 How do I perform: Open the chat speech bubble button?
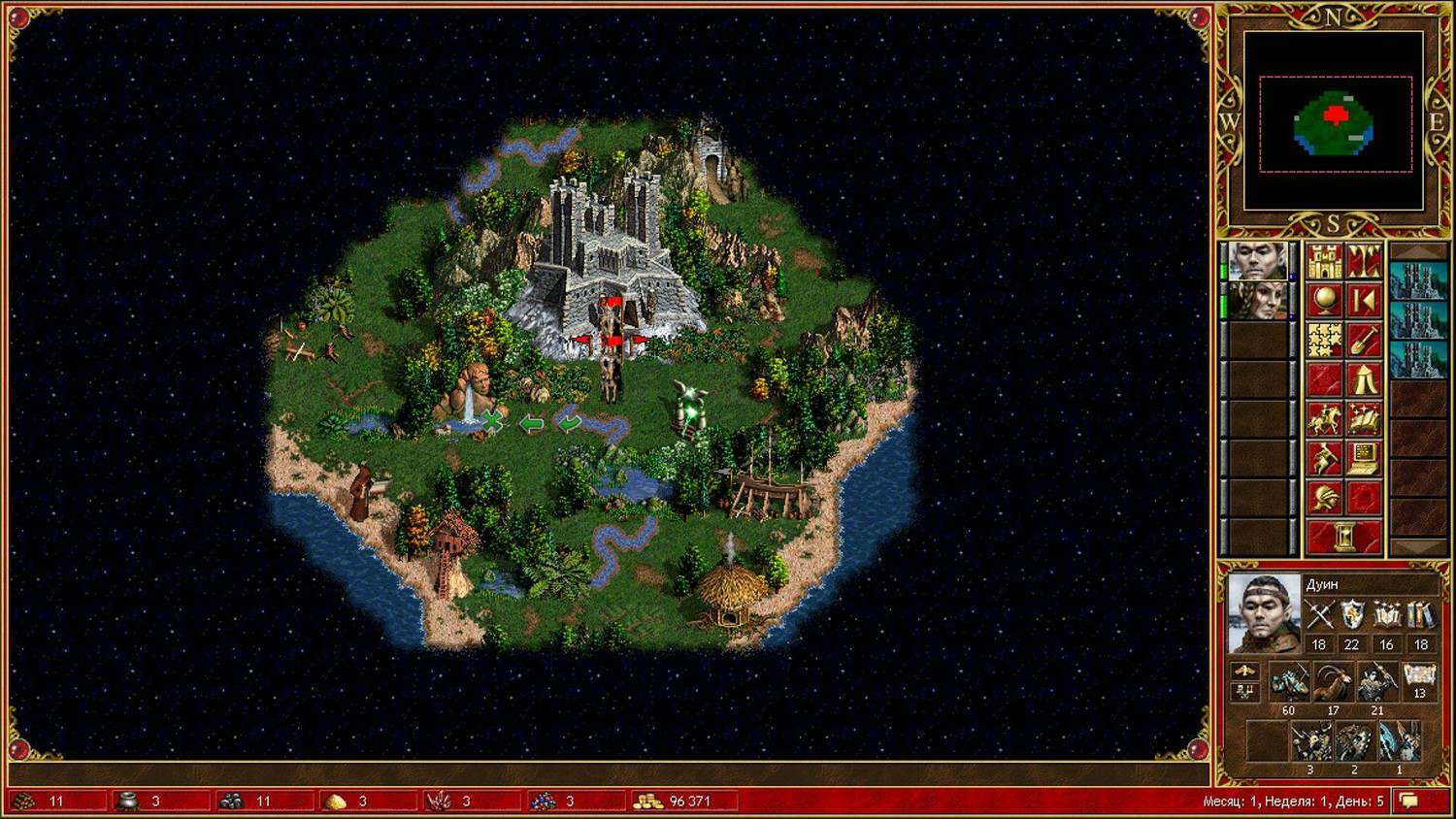1409,802
